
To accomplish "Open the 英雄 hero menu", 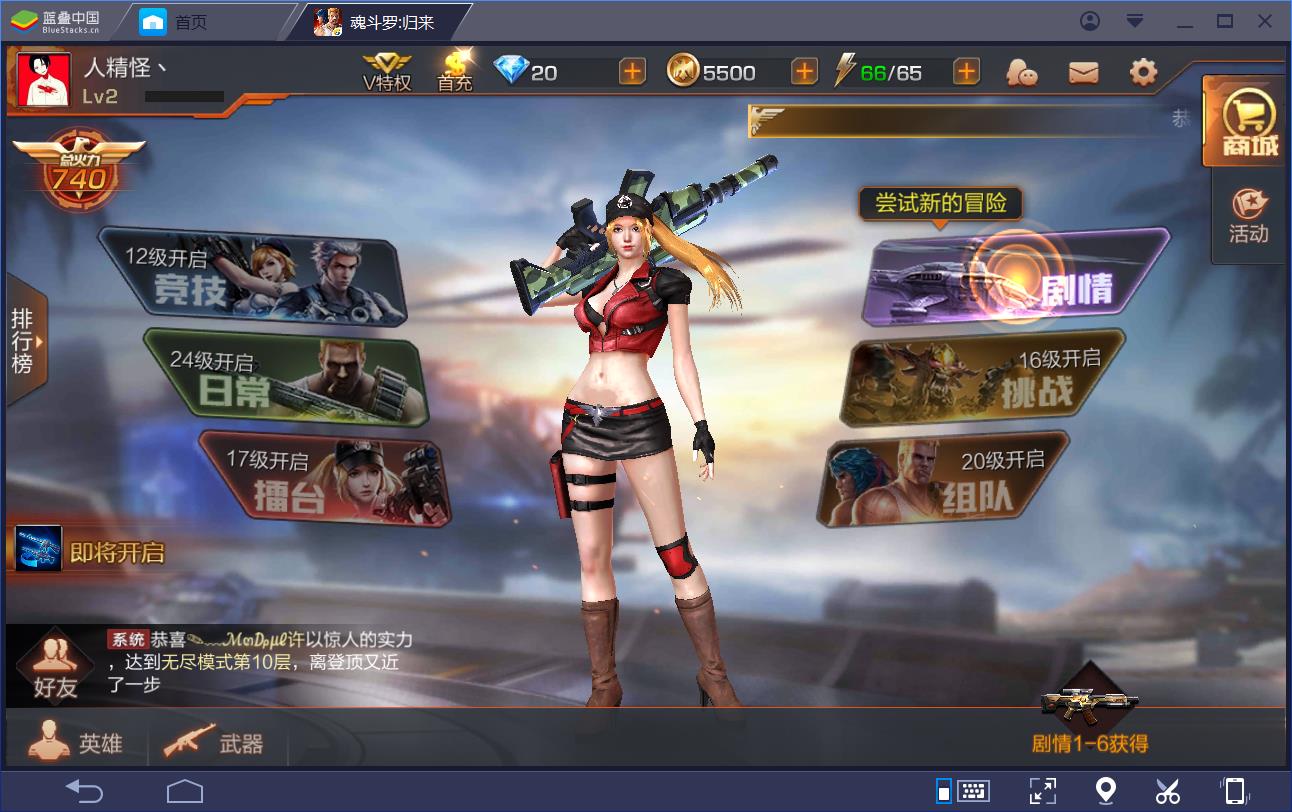I will point(78,741).
